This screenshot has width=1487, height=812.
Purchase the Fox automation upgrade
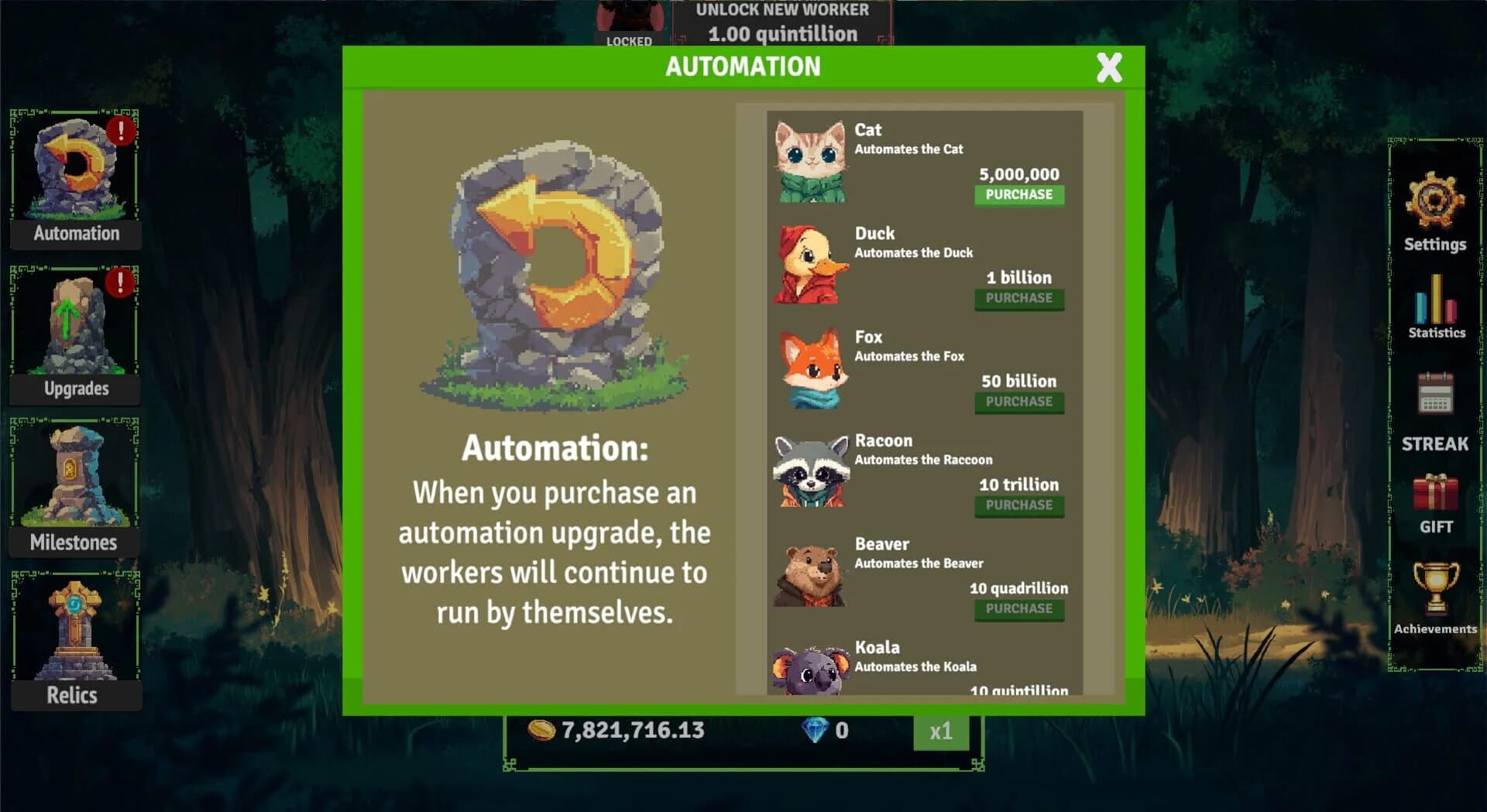point(1018,403)
